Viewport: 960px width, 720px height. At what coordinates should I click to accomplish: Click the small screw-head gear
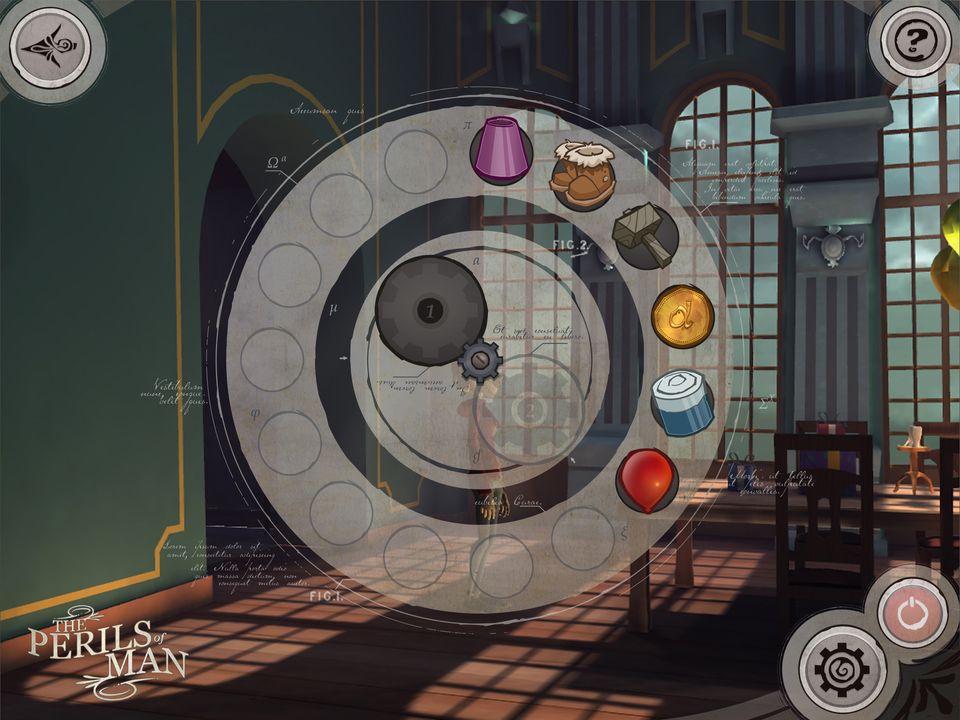(x=479, y=361)
